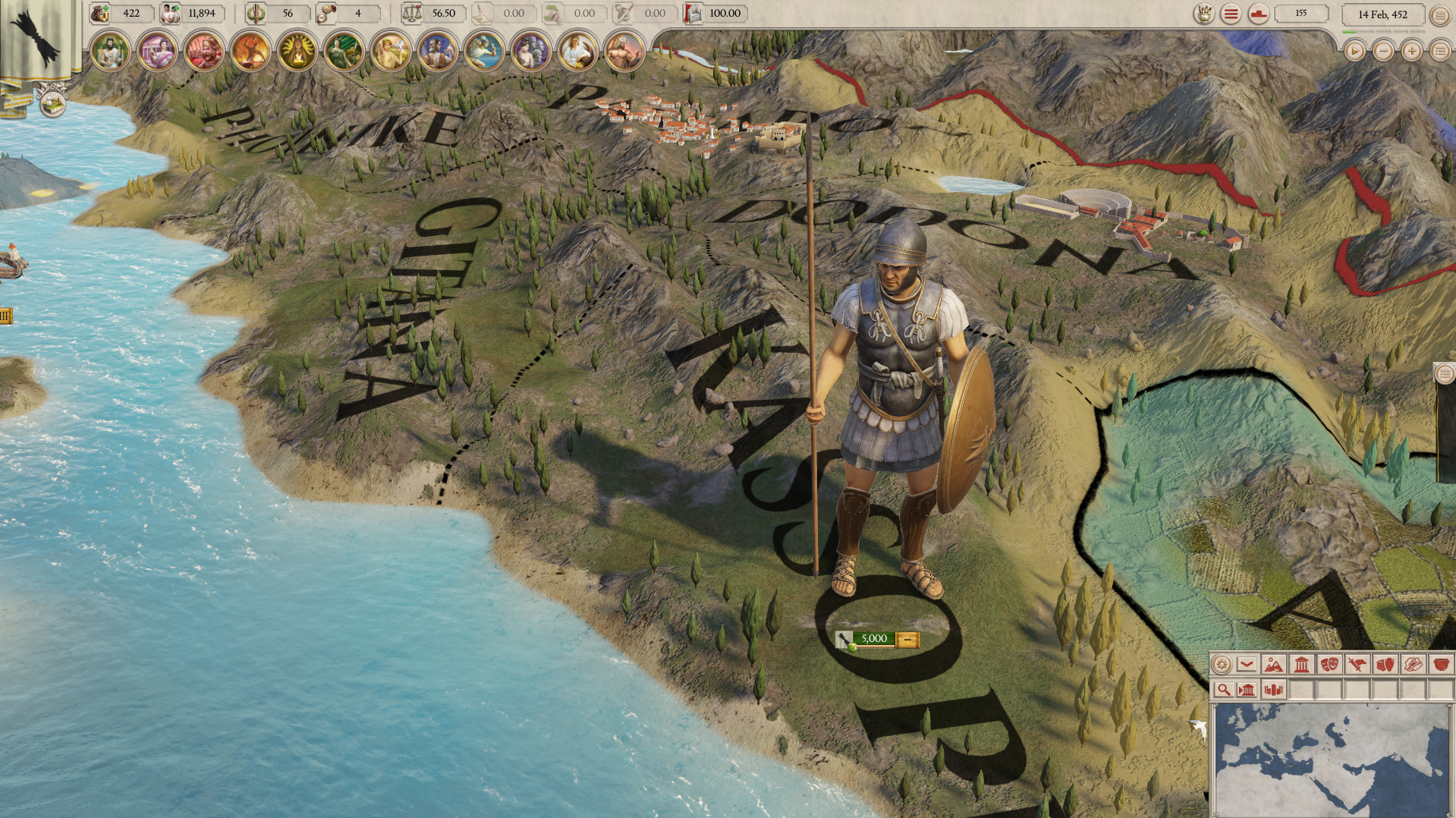This screenshot has height=818, width=1456.
Task: Click the province search magnifying glass icon
Action: click(1224, 690)
